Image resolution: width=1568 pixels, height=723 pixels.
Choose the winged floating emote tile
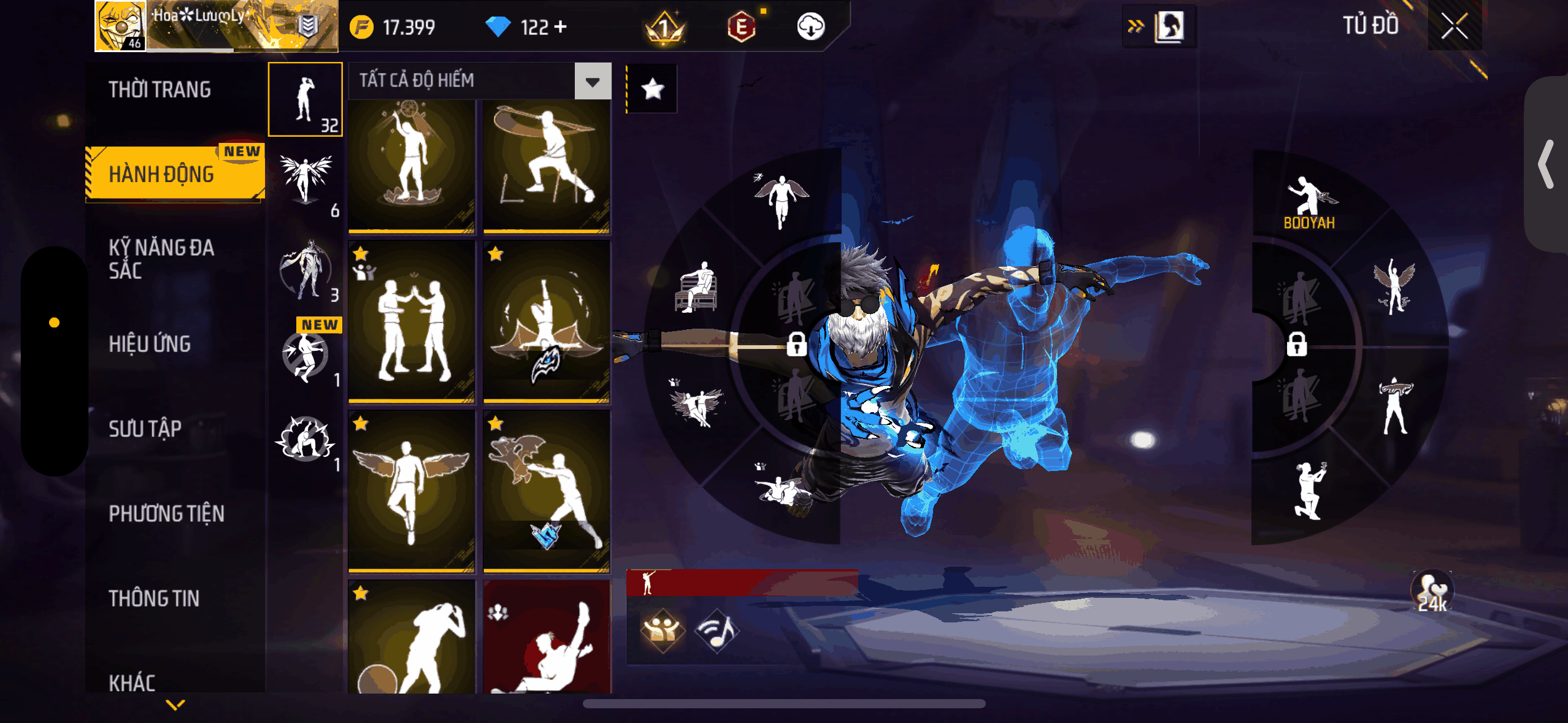point(412,491)
